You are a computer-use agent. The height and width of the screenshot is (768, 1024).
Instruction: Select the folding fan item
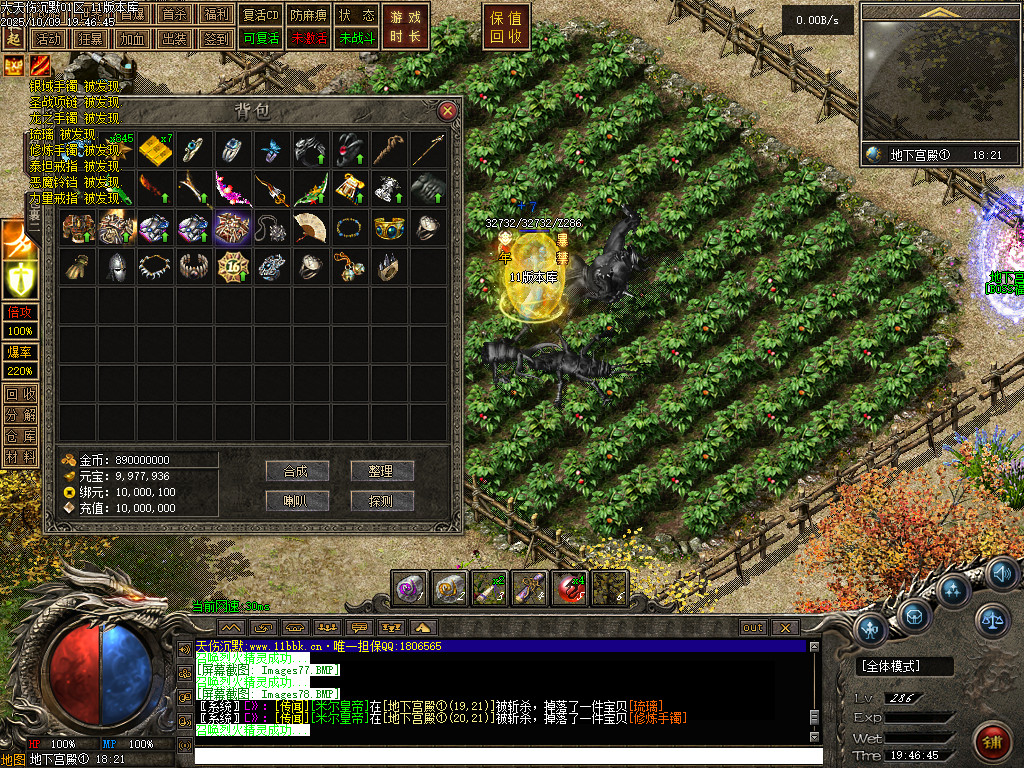tap(310, 227)
